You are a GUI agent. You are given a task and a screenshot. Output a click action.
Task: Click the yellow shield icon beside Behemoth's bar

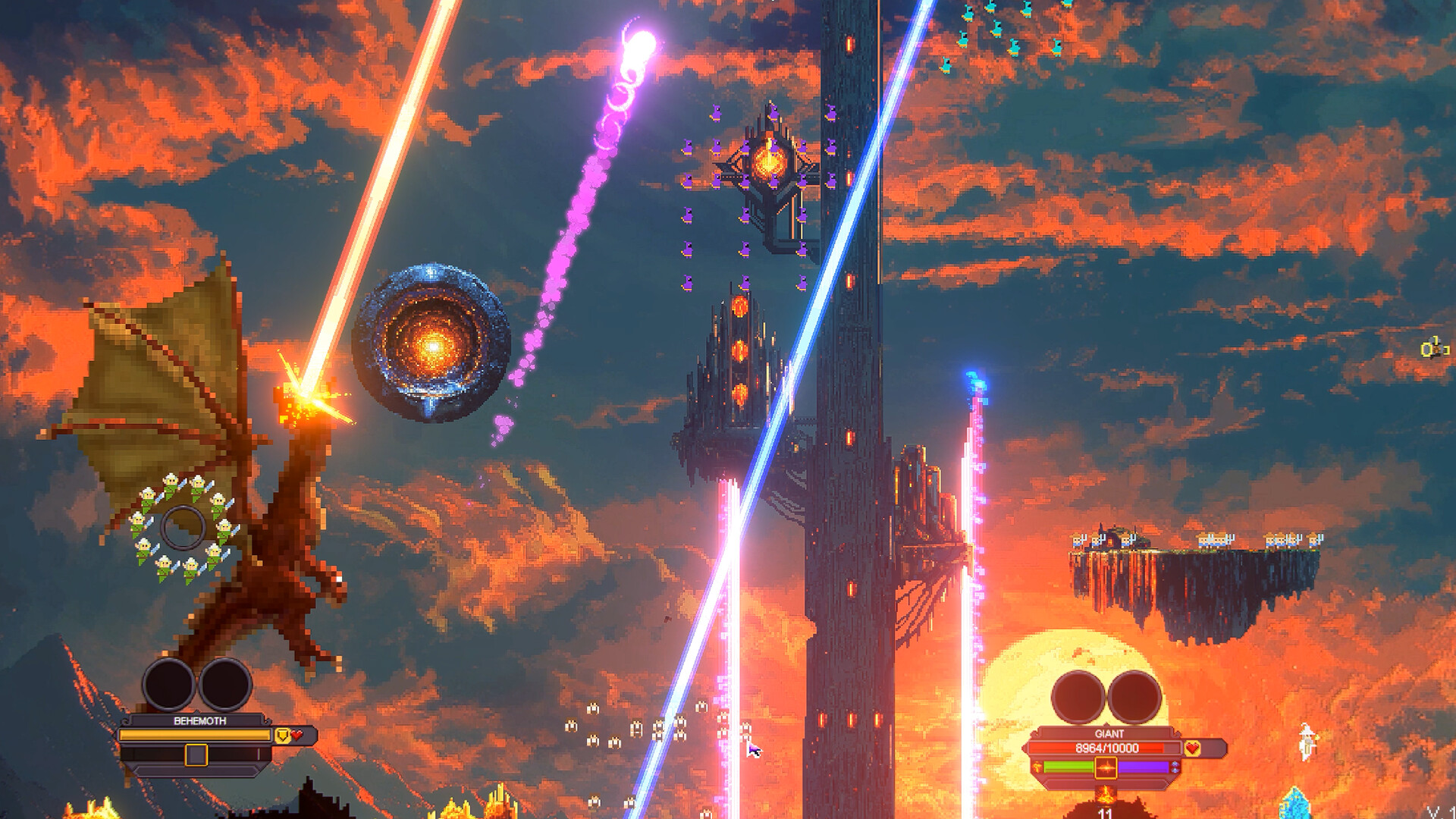pyautogui.click(x=282, y=735)
